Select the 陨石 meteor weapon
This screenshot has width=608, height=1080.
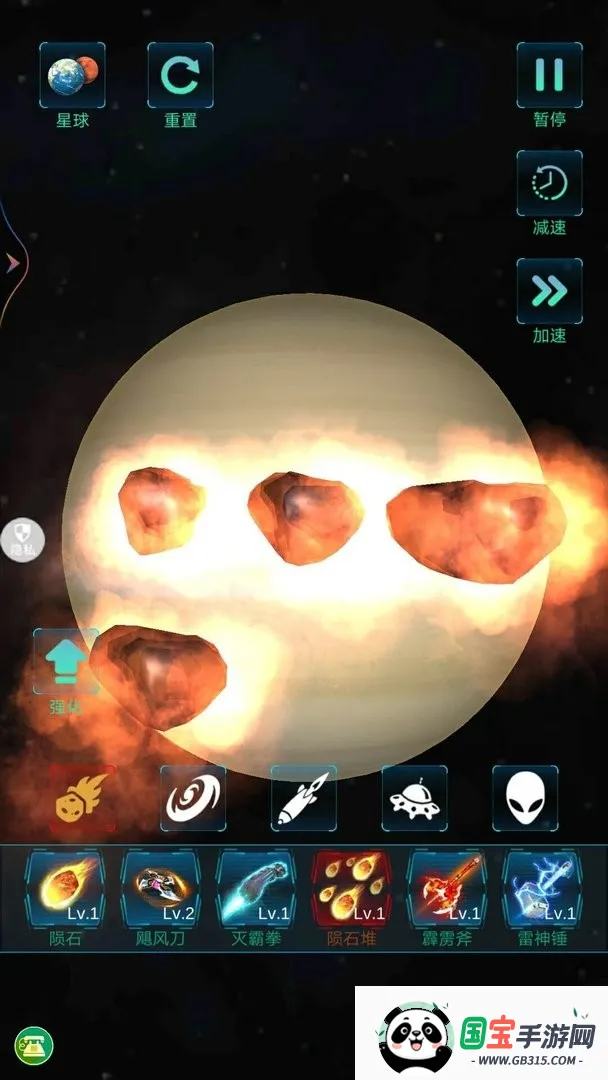(65, 887)
